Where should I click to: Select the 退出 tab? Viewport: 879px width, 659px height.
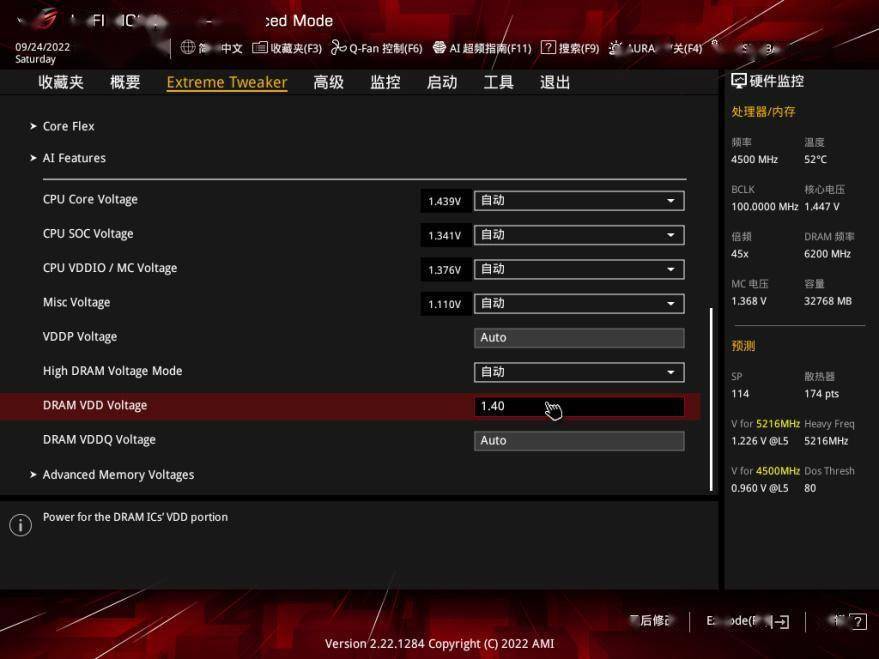click(555, 83)
